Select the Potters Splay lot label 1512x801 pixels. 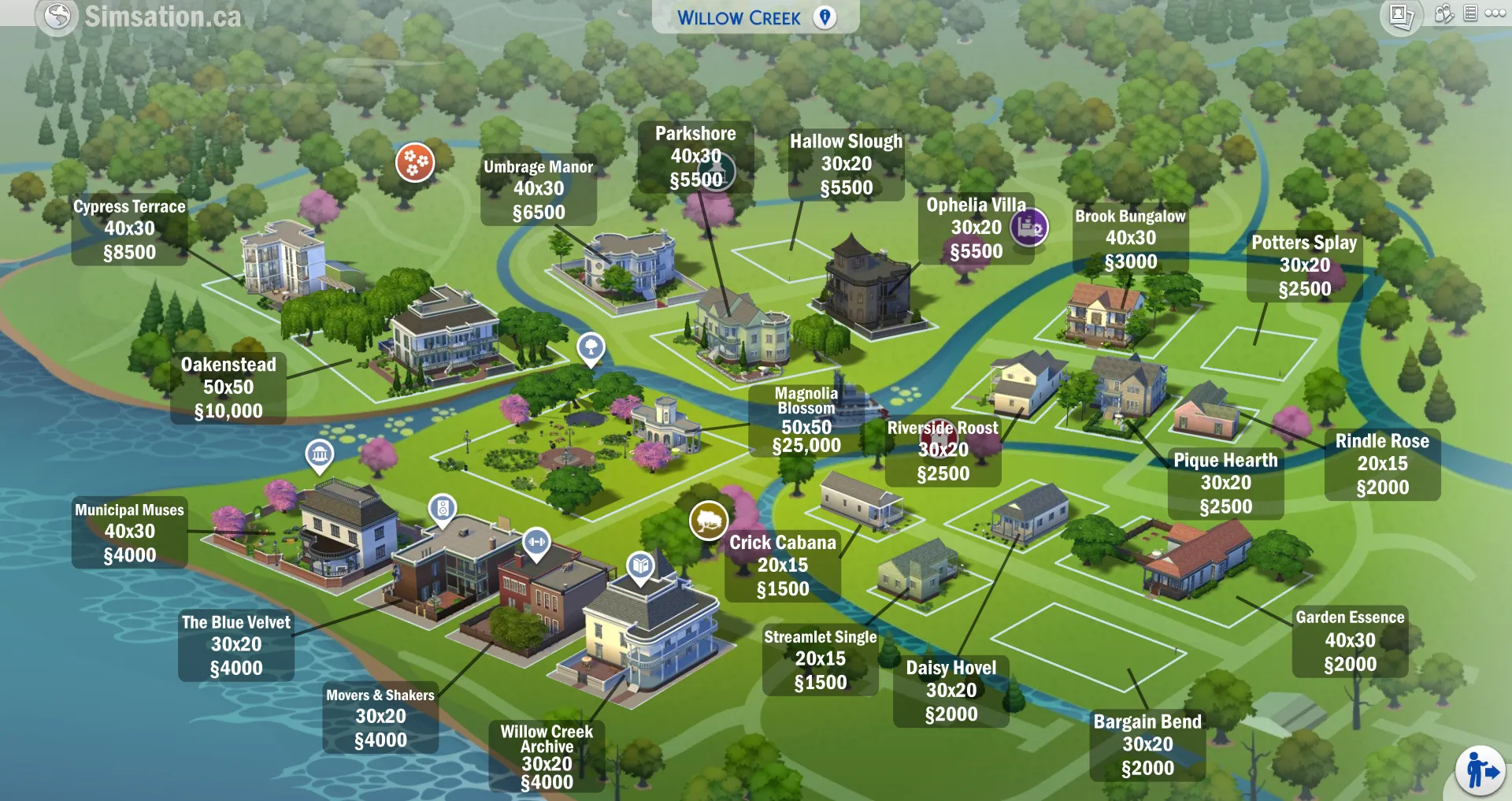pyautogui.click(x=1304, y=265)
